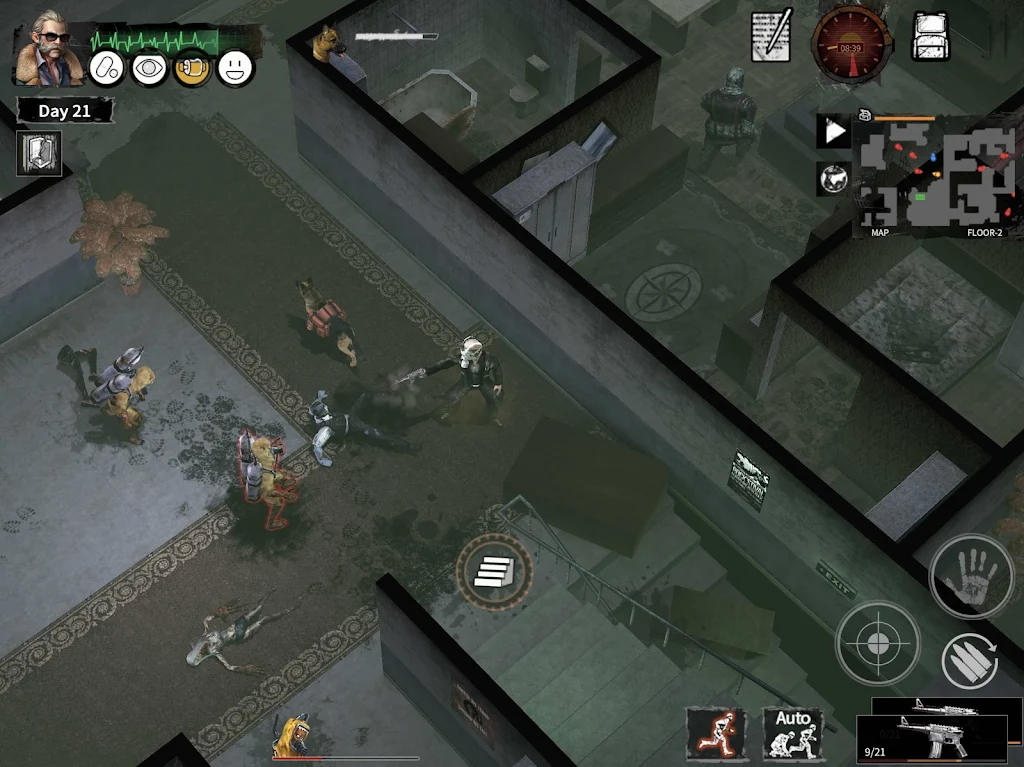Open the door icon below Day 21
1024x767 pixels.
click(x=39, y=153)
